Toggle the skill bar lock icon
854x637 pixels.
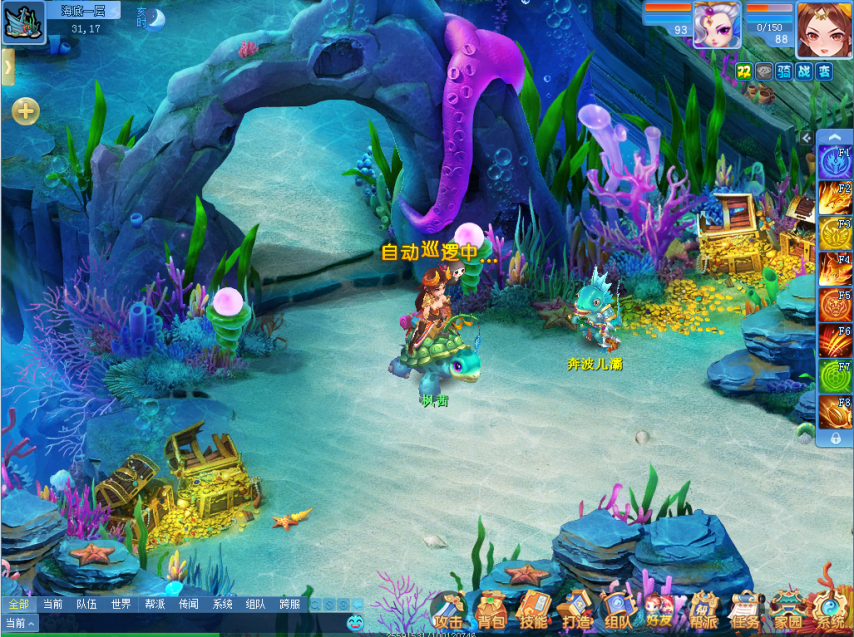click(835, 438)
